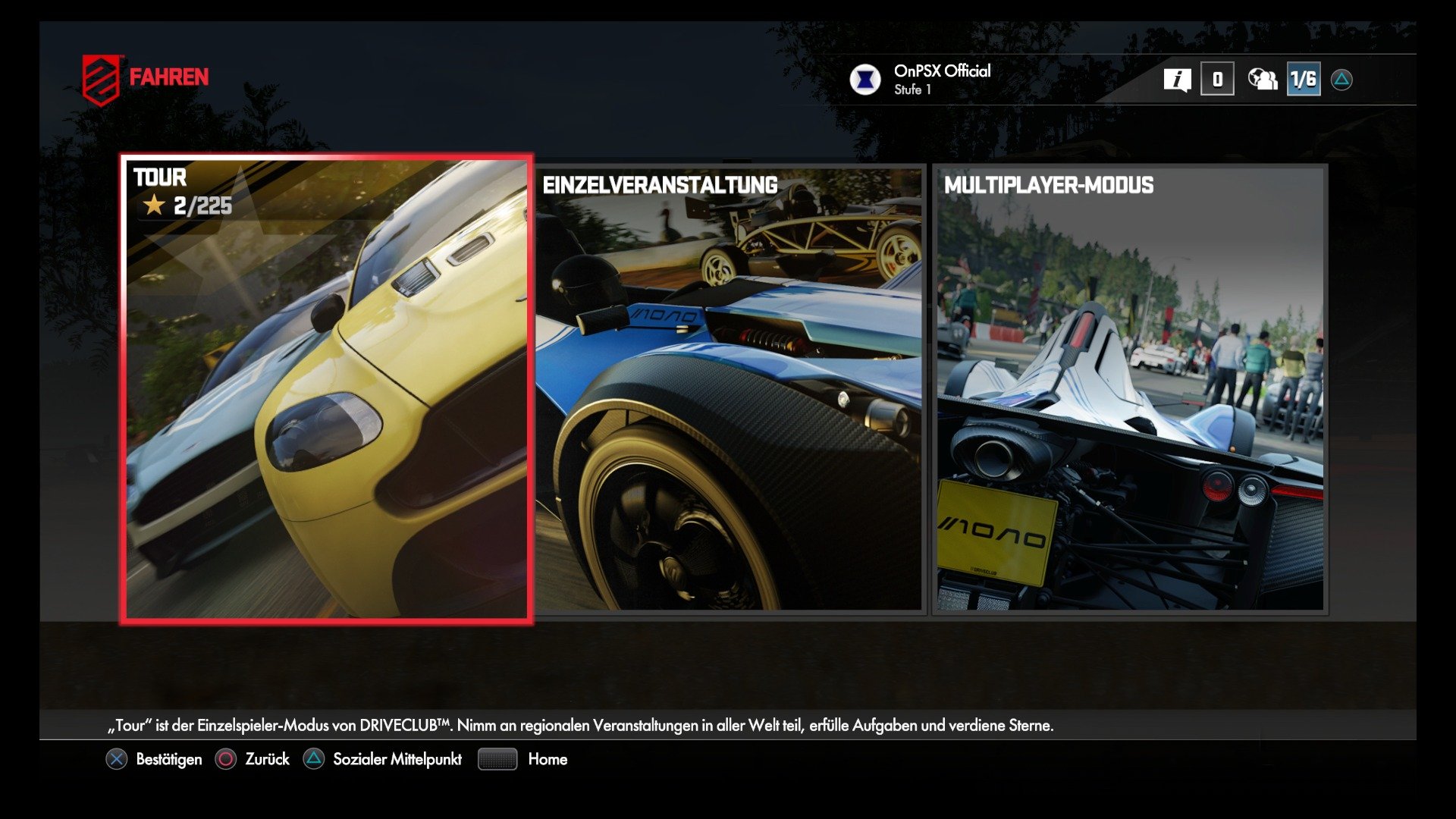
Task: Click the red circle icon beside Zurück
Action: 224,758
